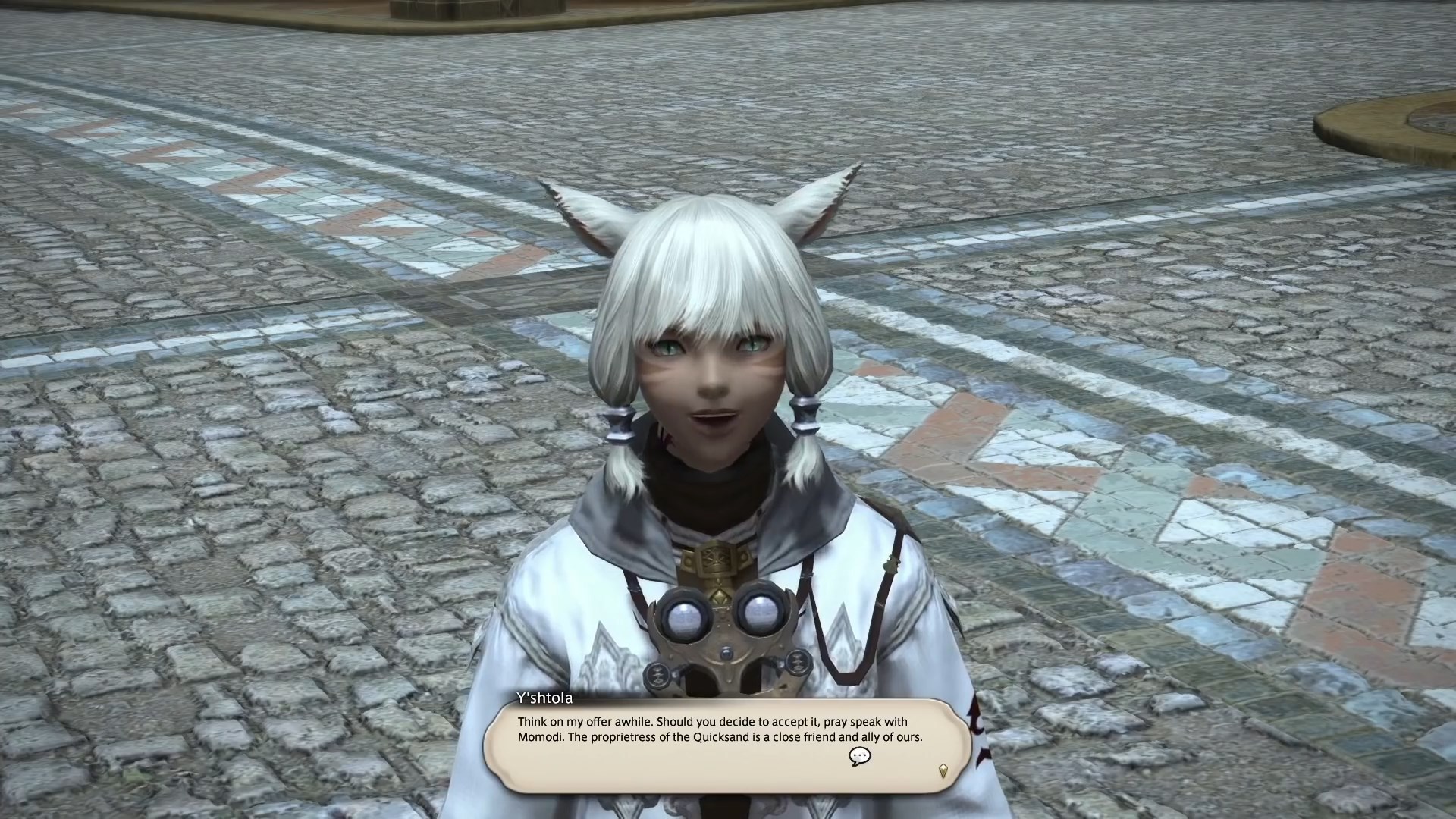Click the speech bubble icon in the dialogue box
Viewport: 1456px width, 819px height.
click(859, 756)
